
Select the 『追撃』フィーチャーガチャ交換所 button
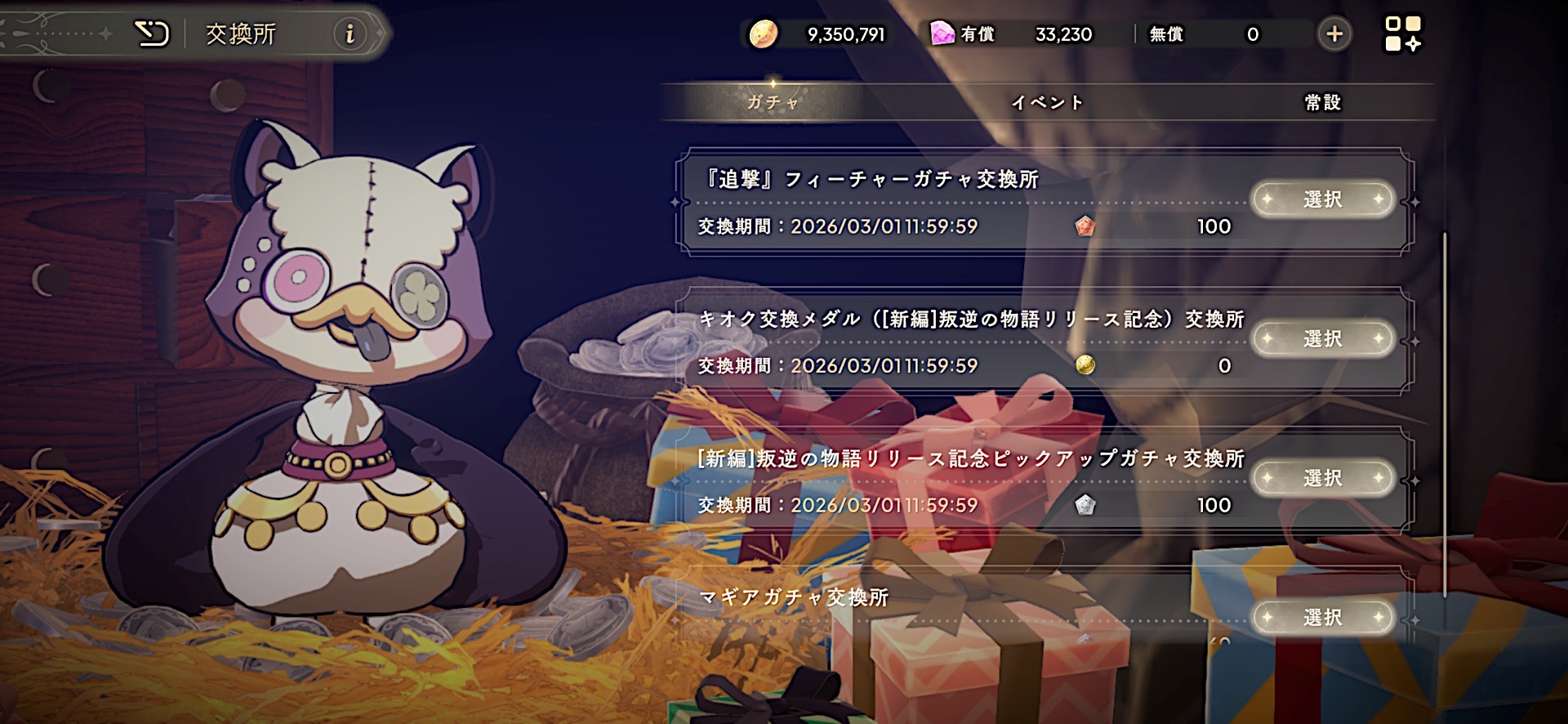(x=1322, y=199)
